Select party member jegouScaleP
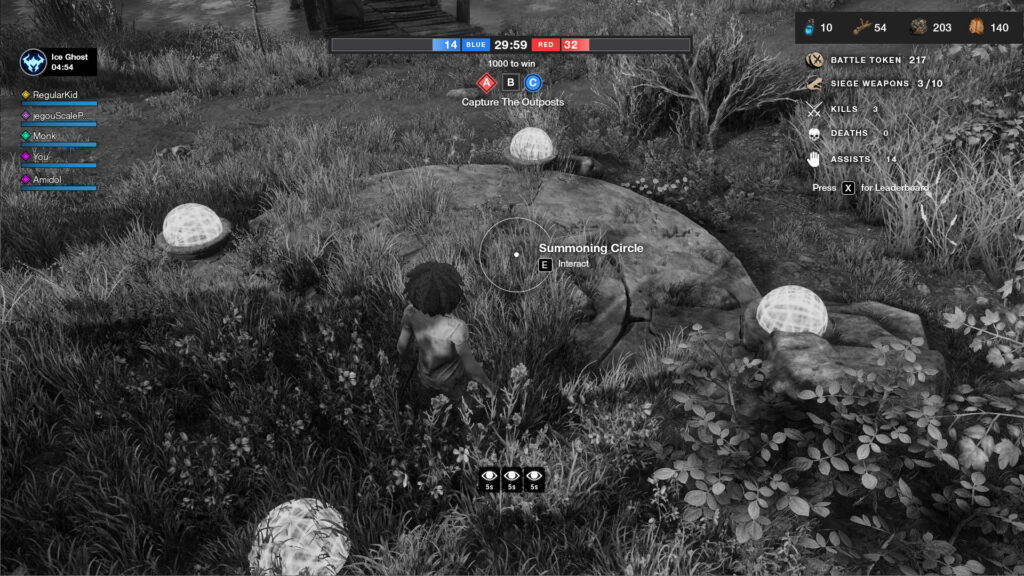The width and height of the screenshot is (1024, 576). click(60, 115)
